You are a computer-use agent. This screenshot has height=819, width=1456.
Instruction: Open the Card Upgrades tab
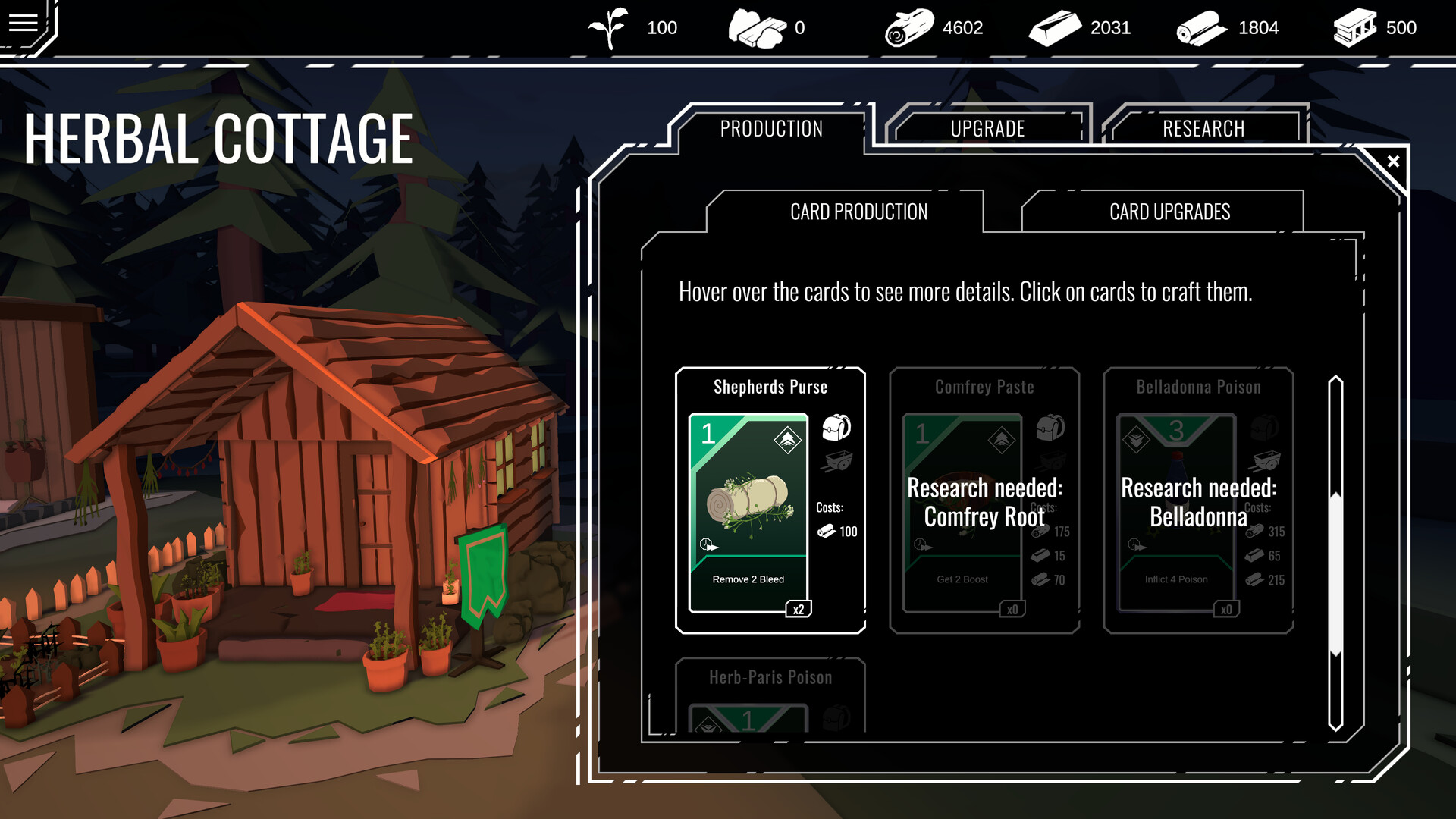pyautogui.click(x=1170, y=212)
